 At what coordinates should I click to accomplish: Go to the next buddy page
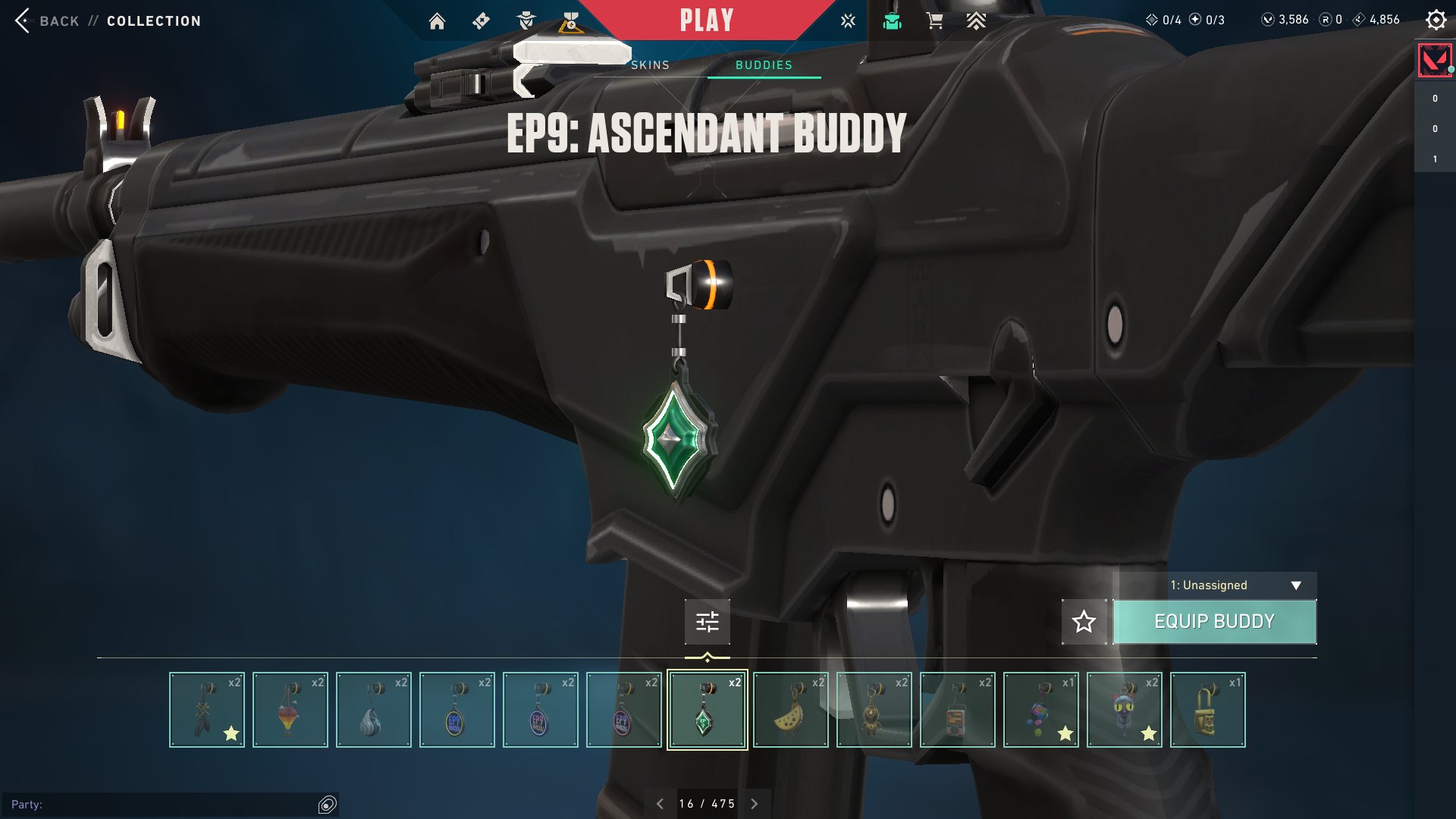(x=754, y=804)
